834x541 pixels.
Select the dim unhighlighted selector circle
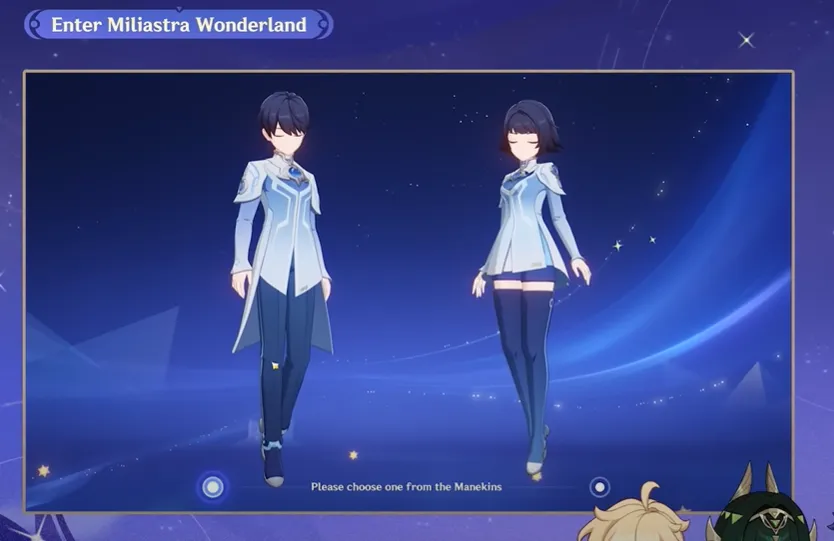(599, 487)
